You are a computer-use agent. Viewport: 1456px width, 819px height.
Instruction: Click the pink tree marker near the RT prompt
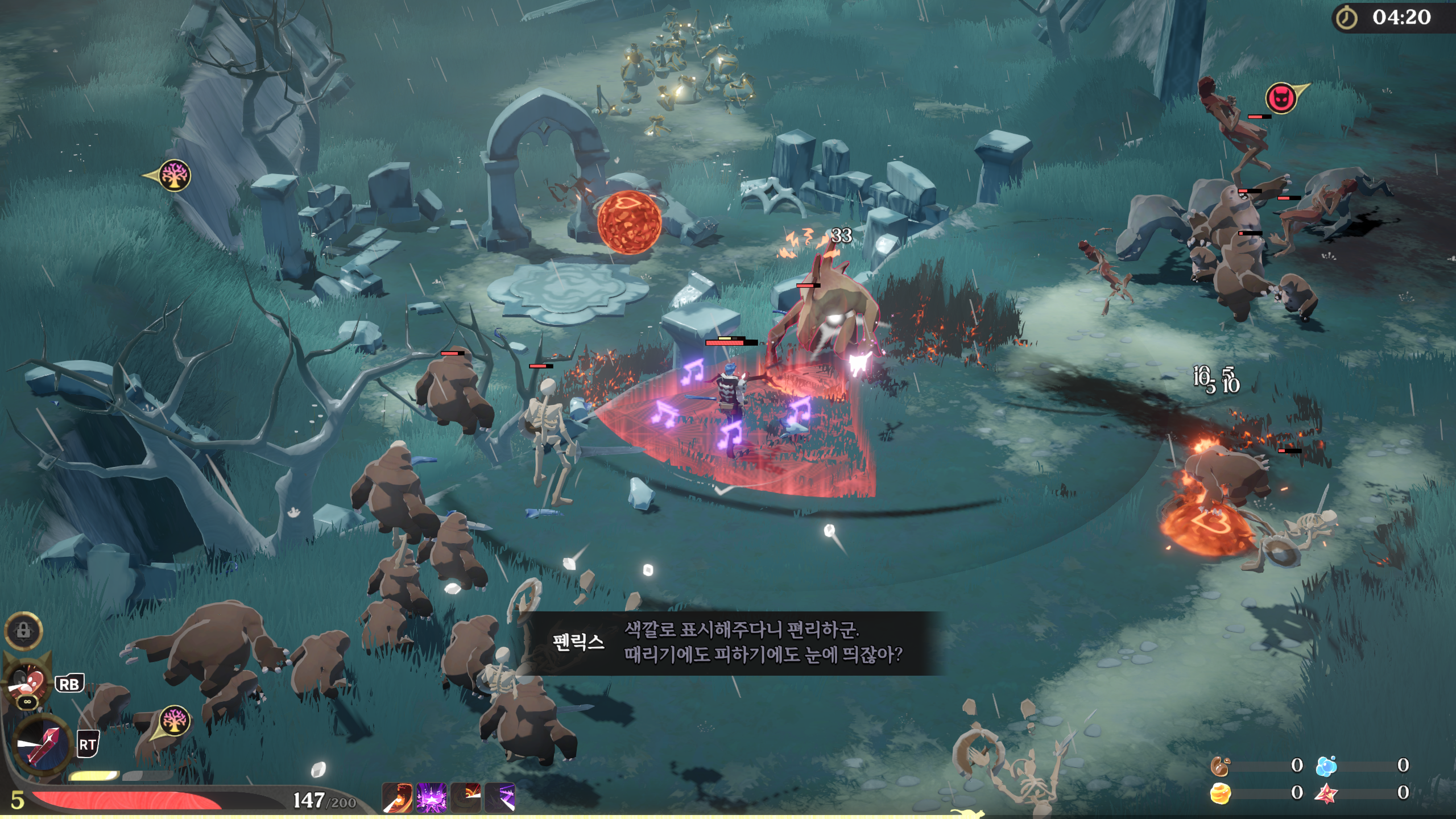(173, 721)
